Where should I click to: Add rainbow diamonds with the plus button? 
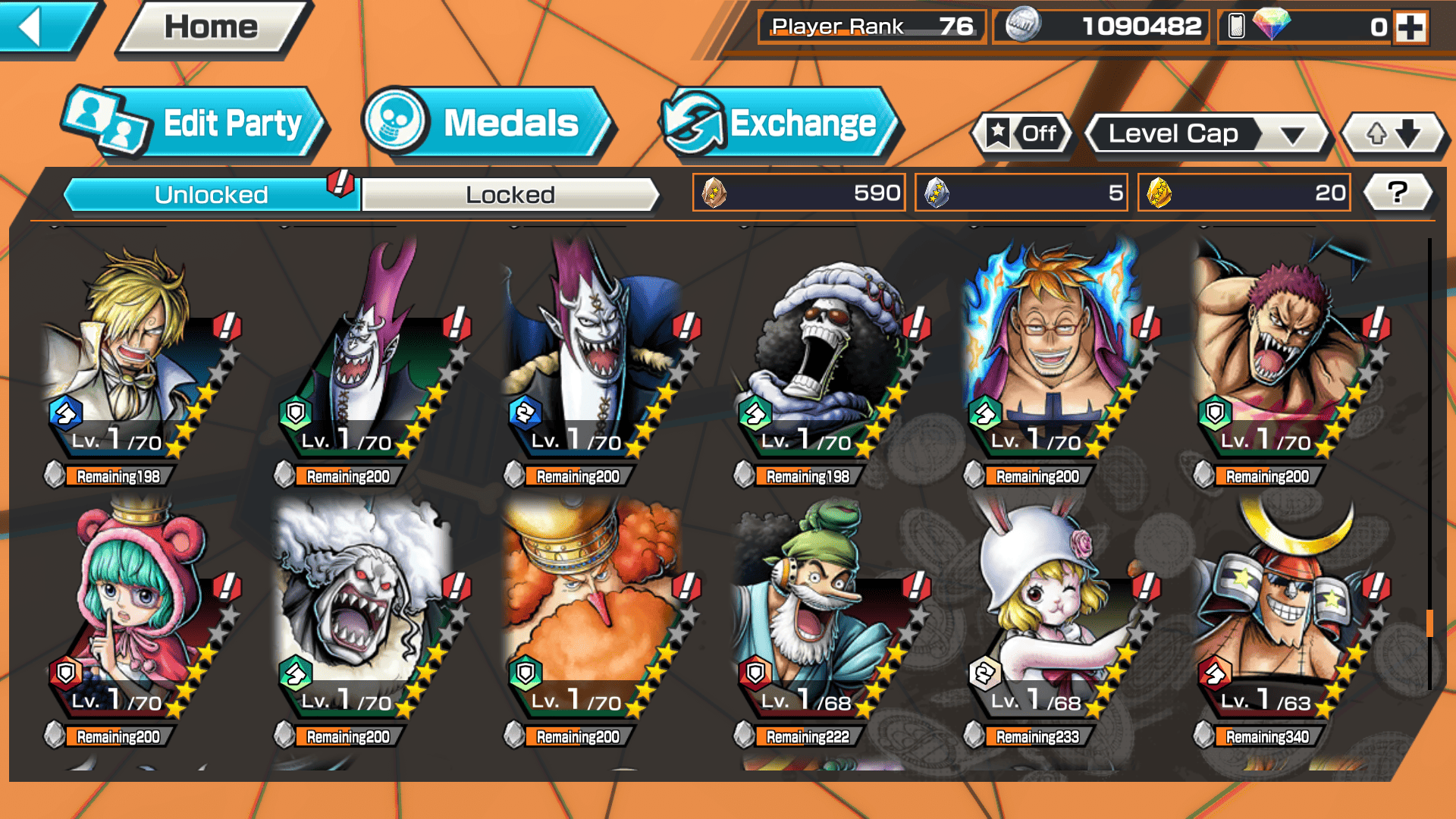1410,27
